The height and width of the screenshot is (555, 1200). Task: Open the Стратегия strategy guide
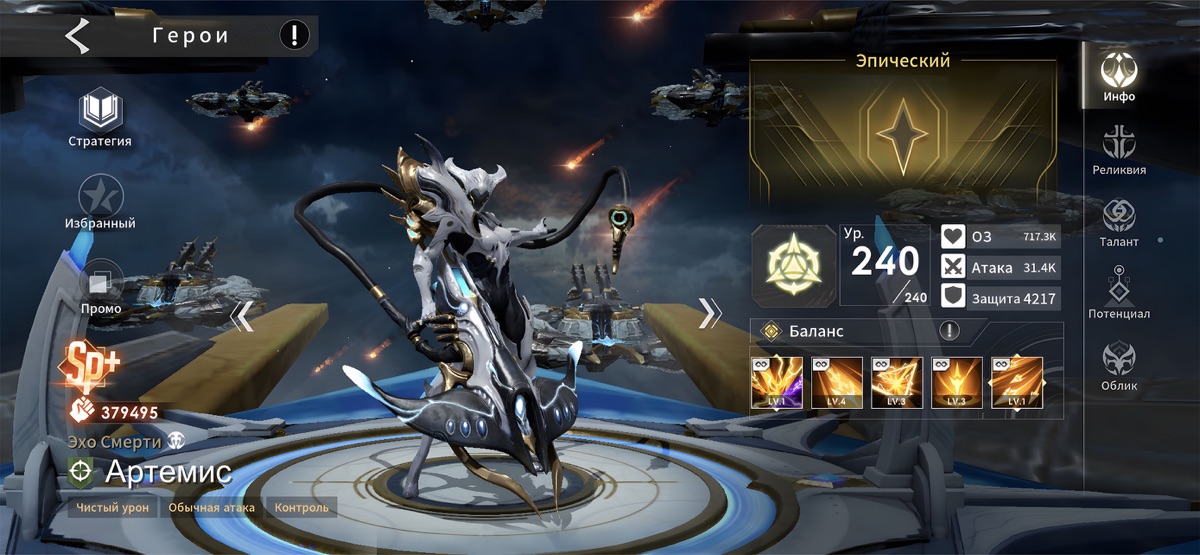tap(100, 110)
